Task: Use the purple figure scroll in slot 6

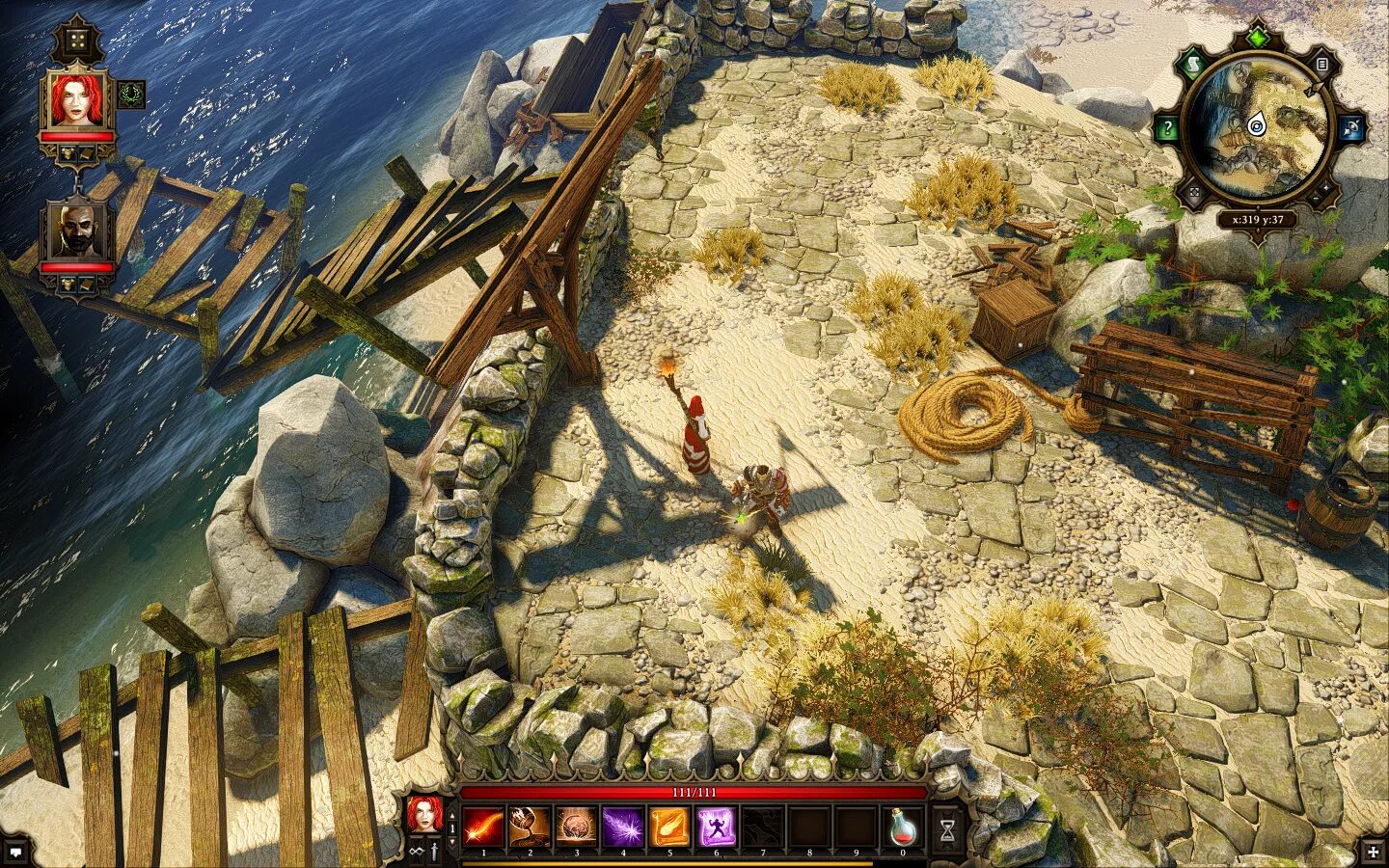Action: (716, 827)
